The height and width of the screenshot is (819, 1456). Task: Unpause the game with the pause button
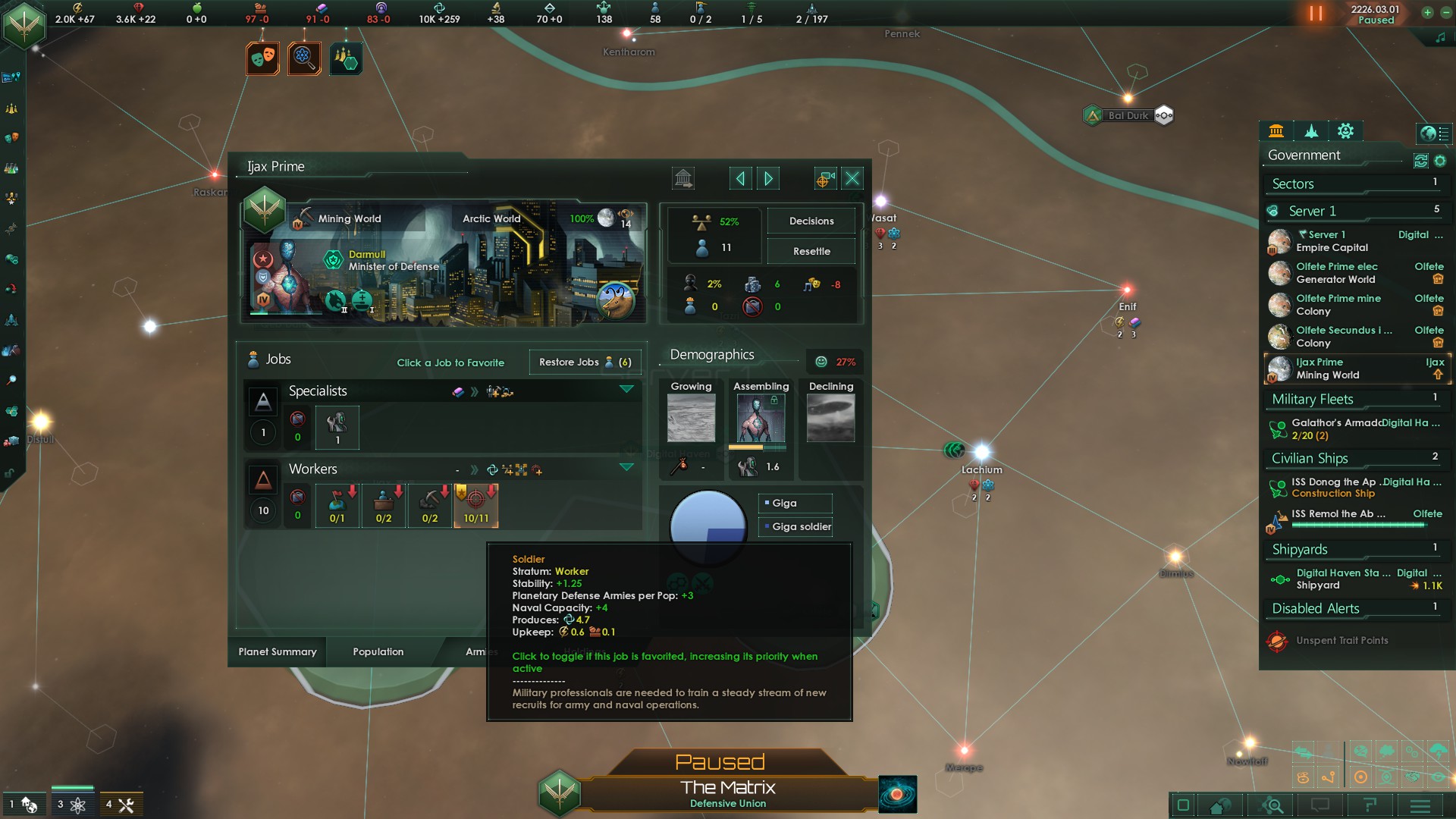click(x=1314, y=13)
